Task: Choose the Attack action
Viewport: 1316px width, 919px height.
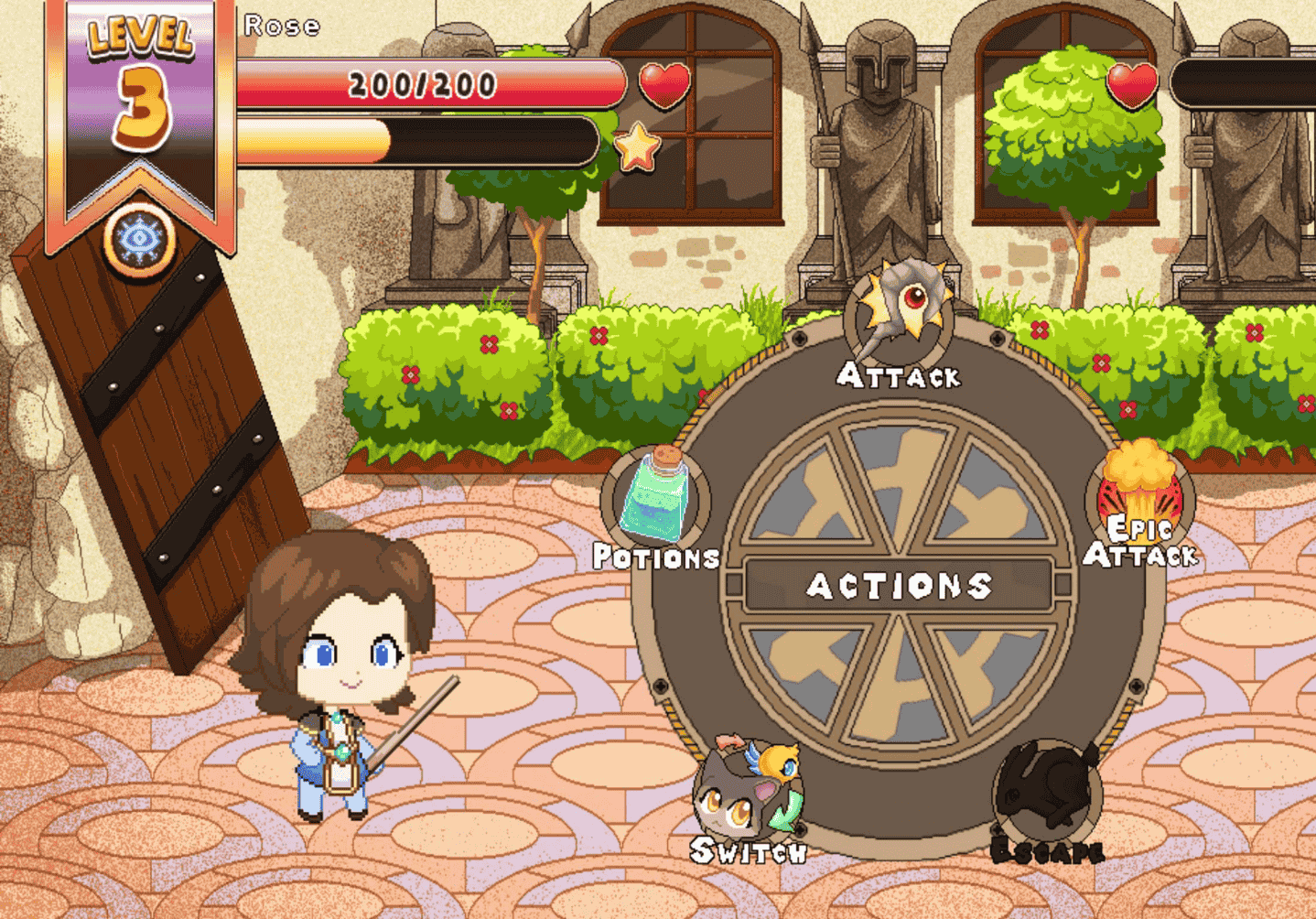Action: coord(900,316)
